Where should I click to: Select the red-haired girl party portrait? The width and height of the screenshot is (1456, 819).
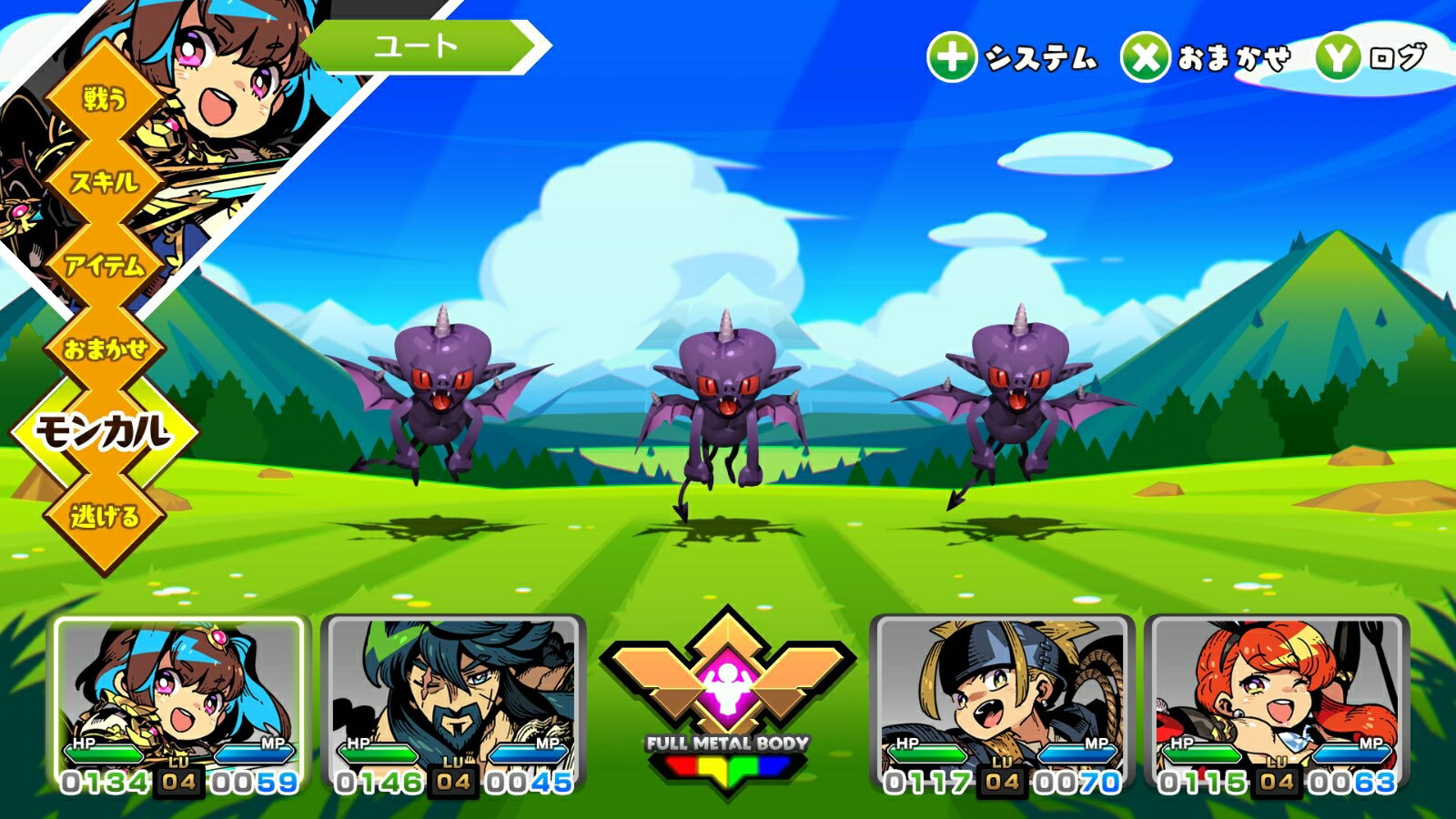coord(1276,703)
